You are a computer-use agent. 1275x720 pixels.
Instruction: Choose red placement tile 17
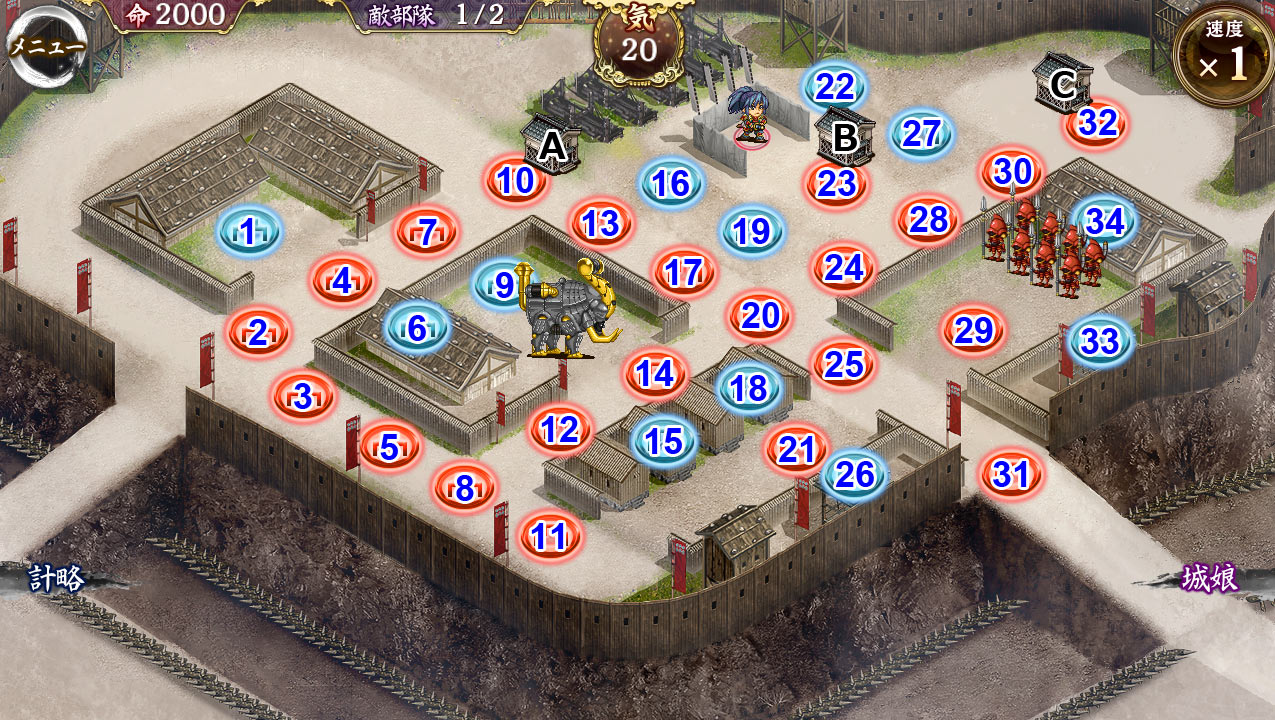point(684,272)
